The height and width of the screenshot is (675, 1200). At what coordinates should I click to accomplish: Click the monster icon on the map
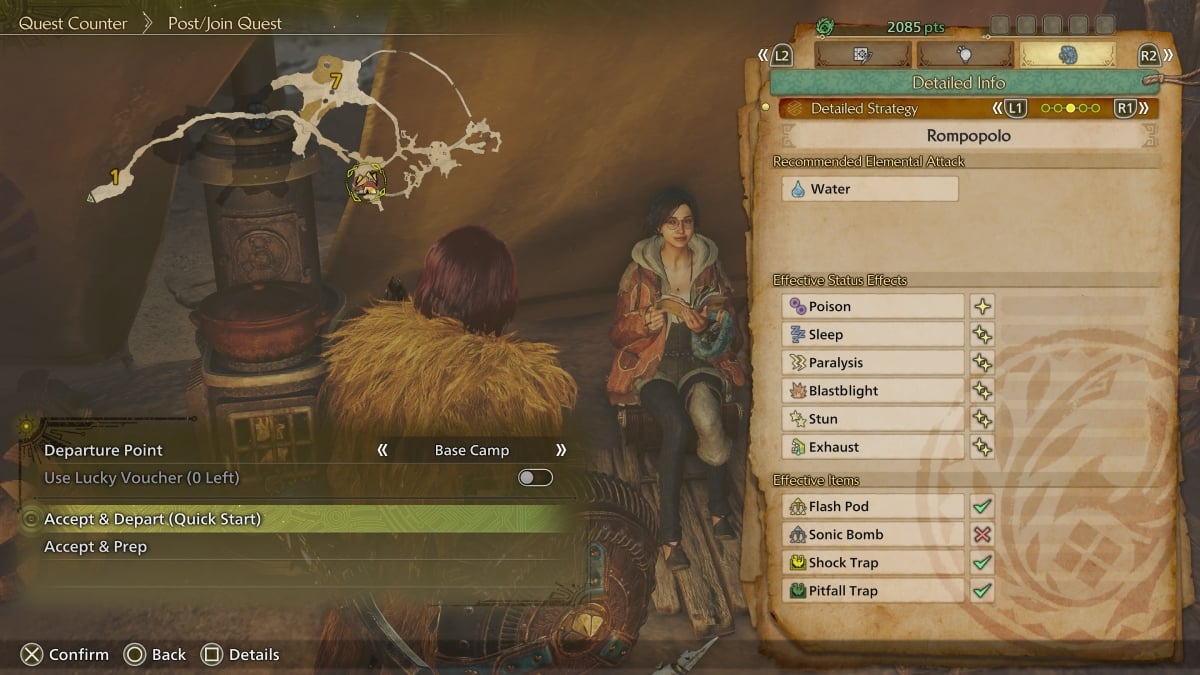[x=366, y=183]
